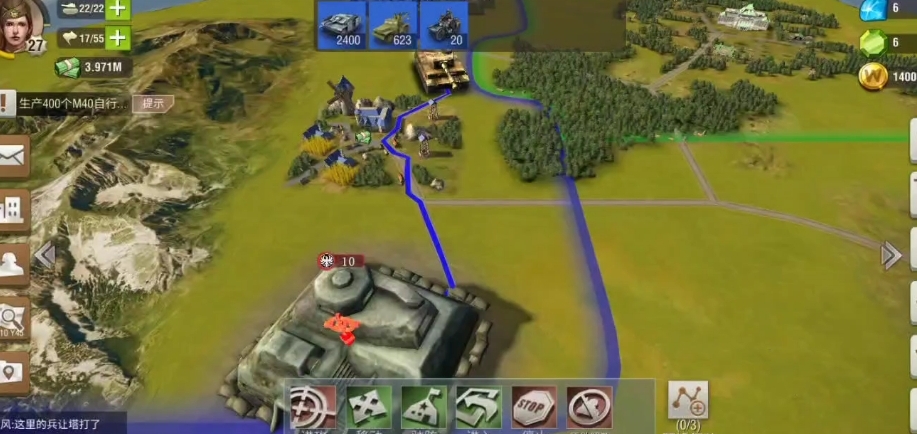Open the mail envelope icon
The image size is (917, 434).
(13, 156)
